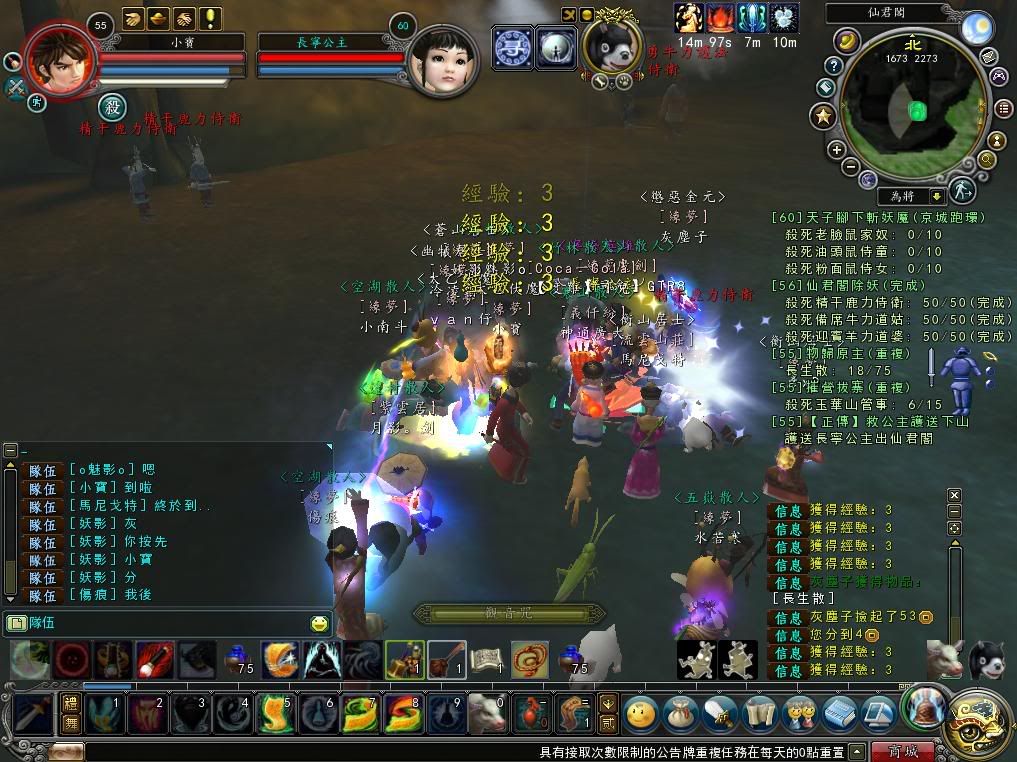Close the system message log panel

tap(954, 495)
